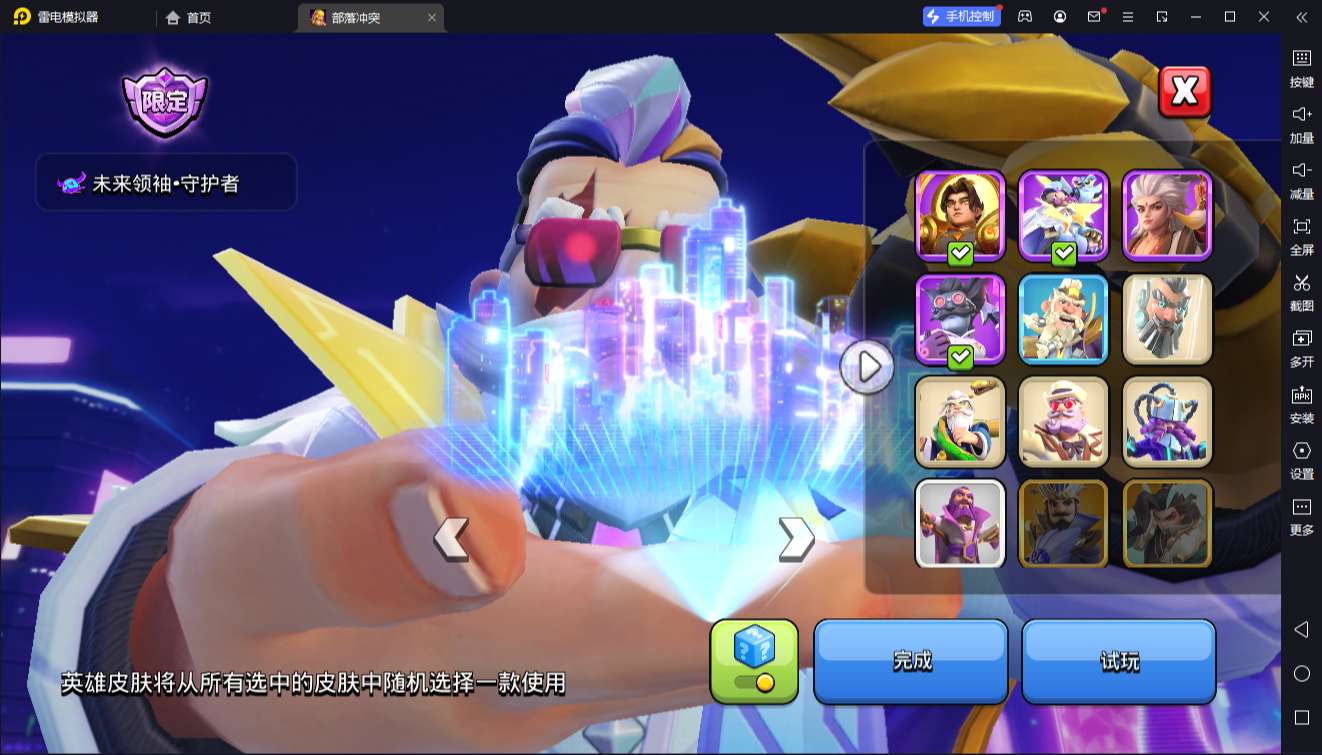
Task: Pick the old man with green snake skin
Action: [960, 422]
